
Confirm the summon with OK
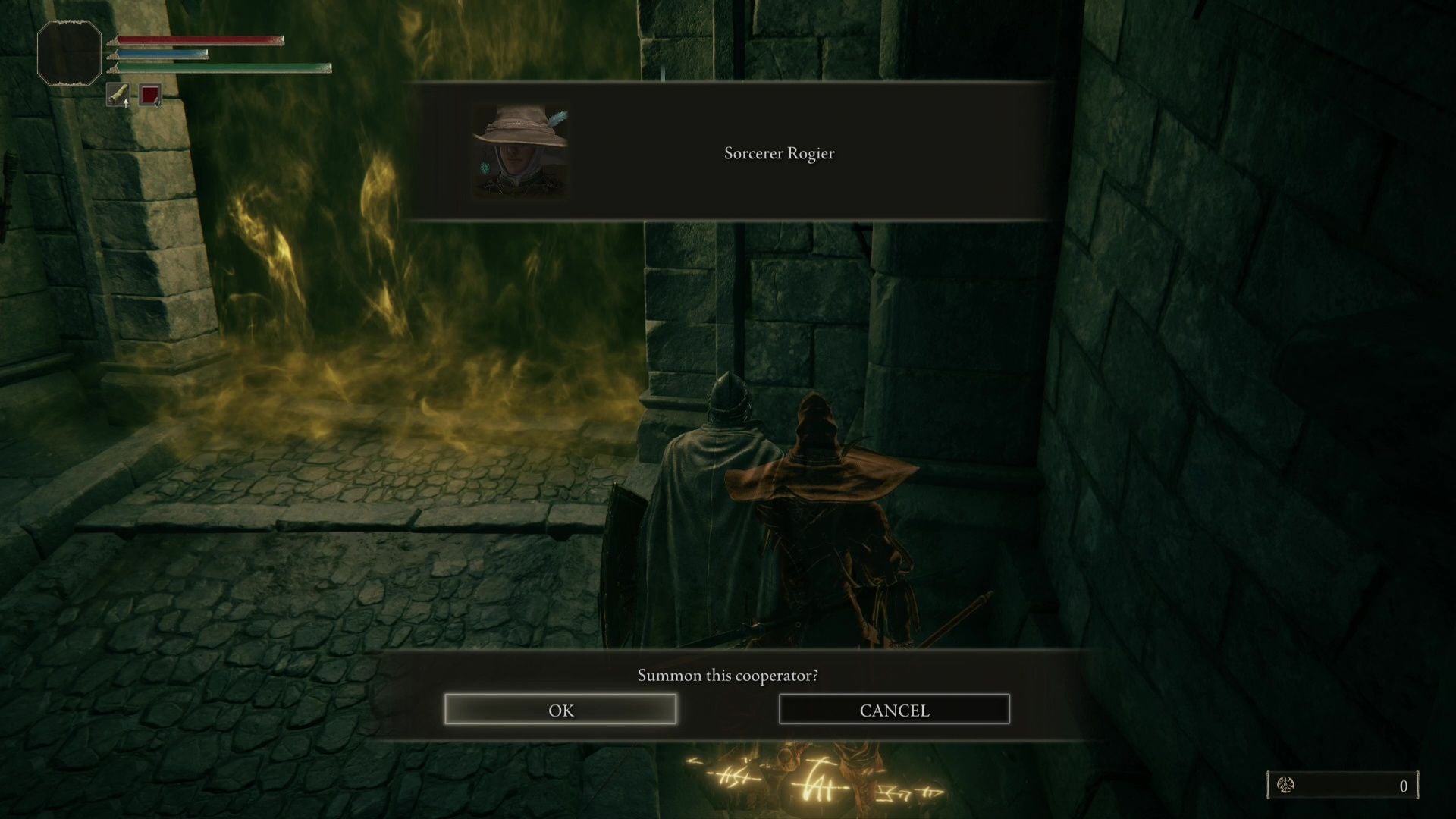click(560, 710)
